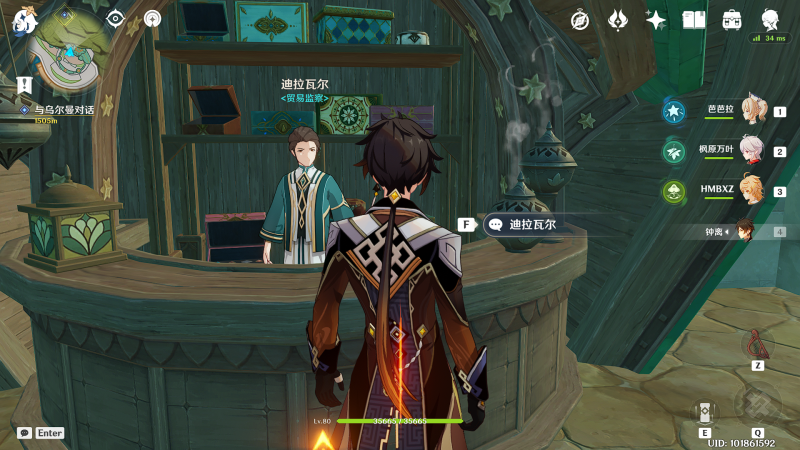
Task: Switch to party member HMBXZ
Action: (752, 190)
